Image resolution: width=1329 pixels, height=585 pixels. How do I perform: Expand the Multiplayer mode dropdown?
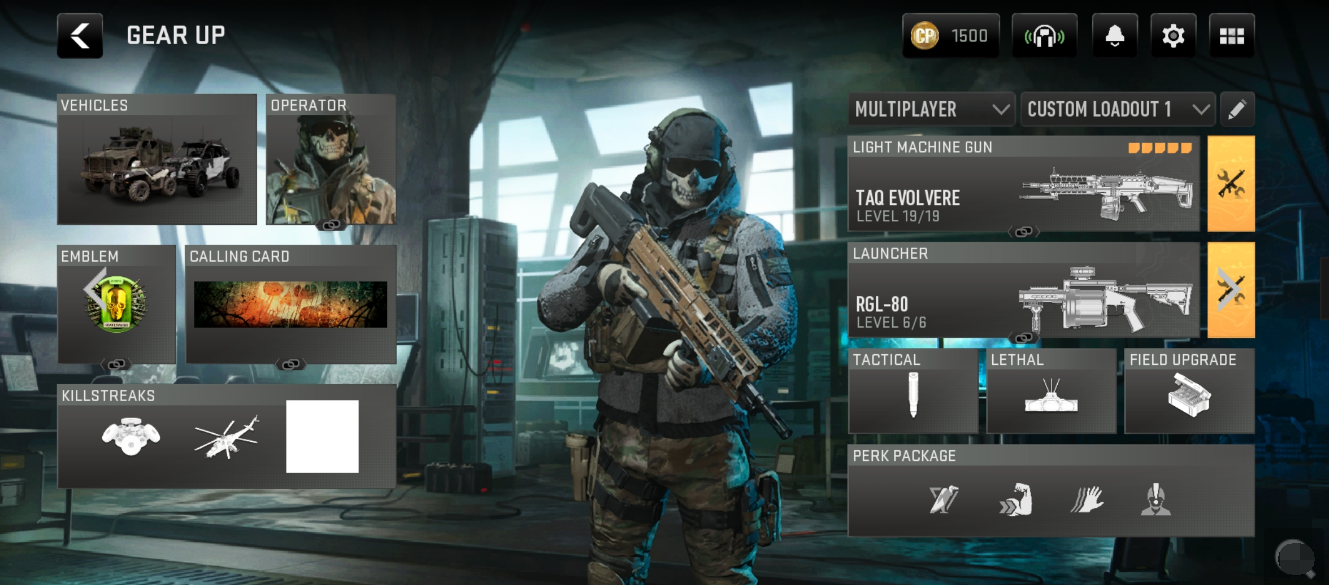point(931,109)
